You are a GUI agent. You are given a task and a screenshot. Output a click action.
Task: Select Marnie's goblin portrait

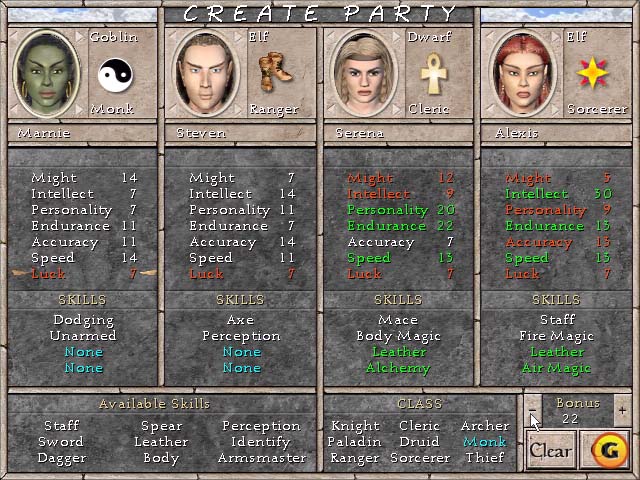pyautogui.click(x=46, y=73)
